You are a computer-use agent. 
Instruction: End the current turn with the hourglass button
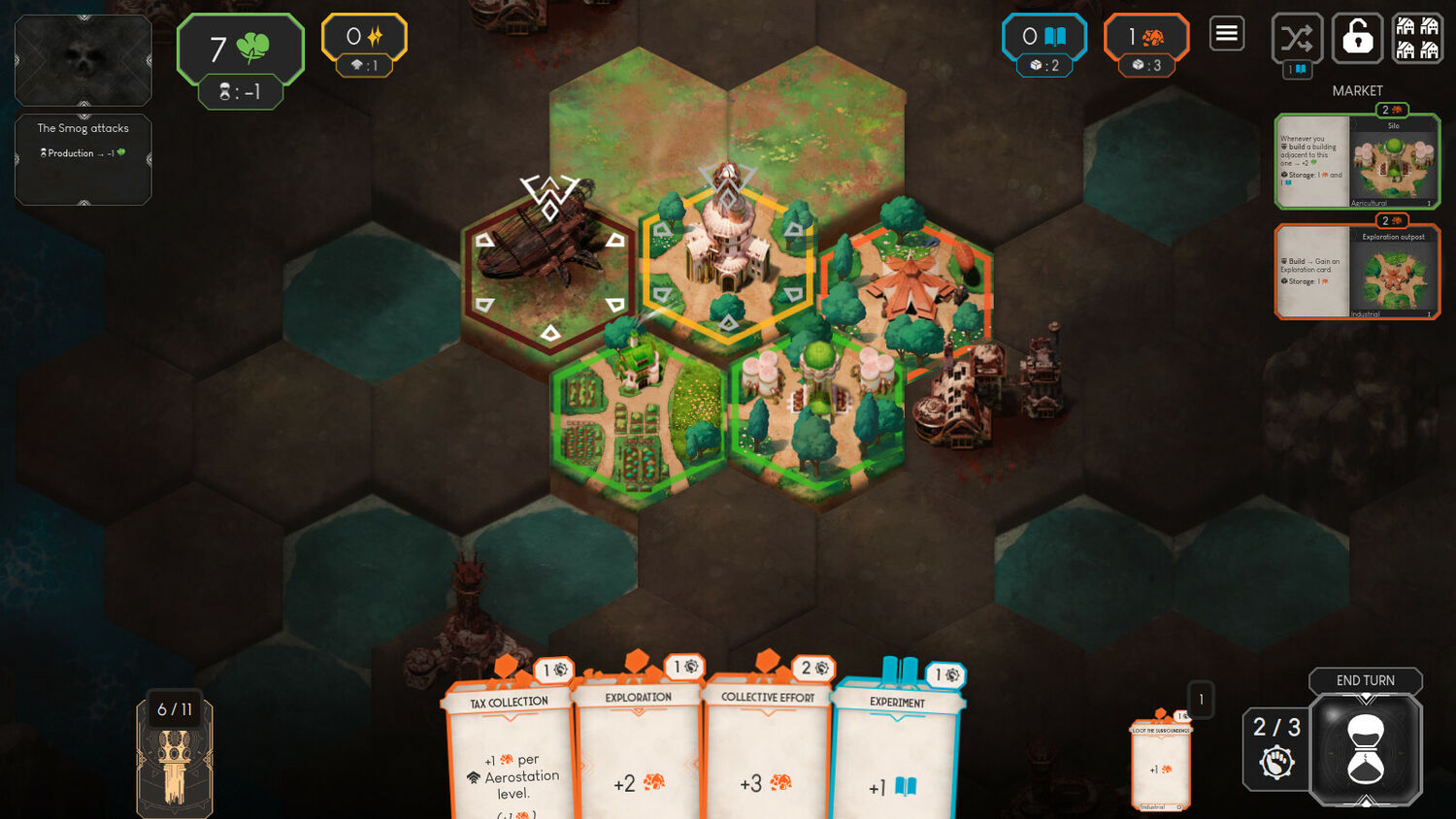[x=1366, y=749]
